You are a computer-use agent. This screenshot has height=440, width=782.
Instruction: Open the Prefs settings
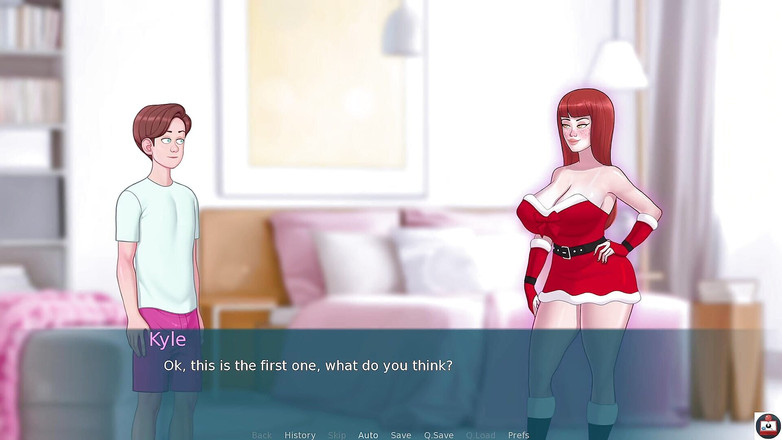[x=518, y=435]
